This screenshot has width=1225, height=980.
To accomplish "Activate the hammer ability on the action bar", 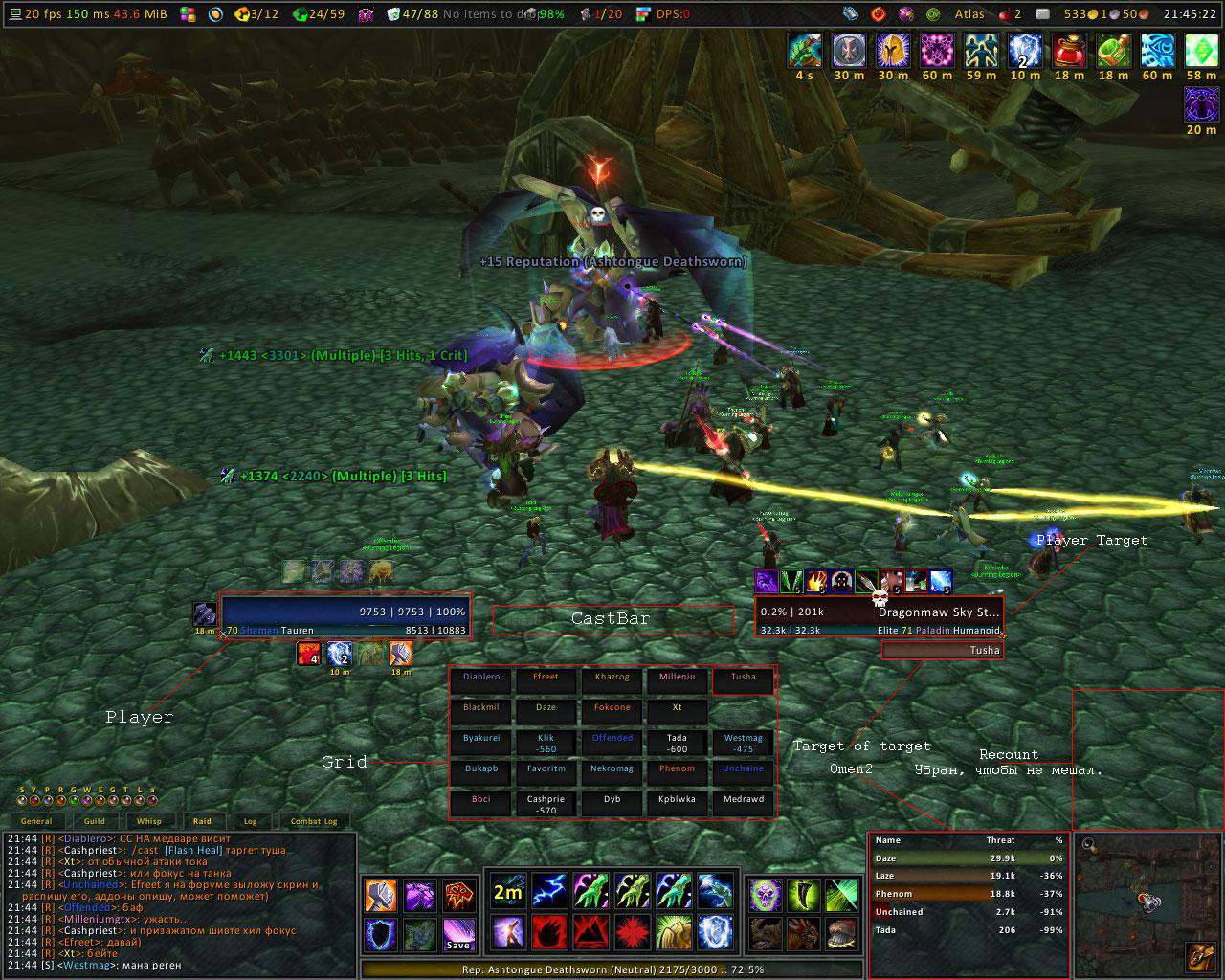I will pos(381,896).
